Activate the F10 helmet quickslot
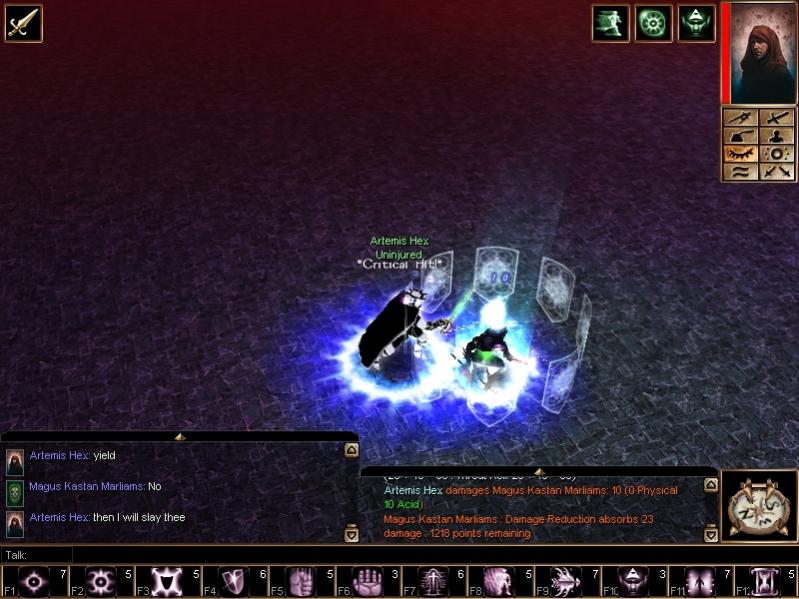The image size is (799, 599). tap(632, 581)
